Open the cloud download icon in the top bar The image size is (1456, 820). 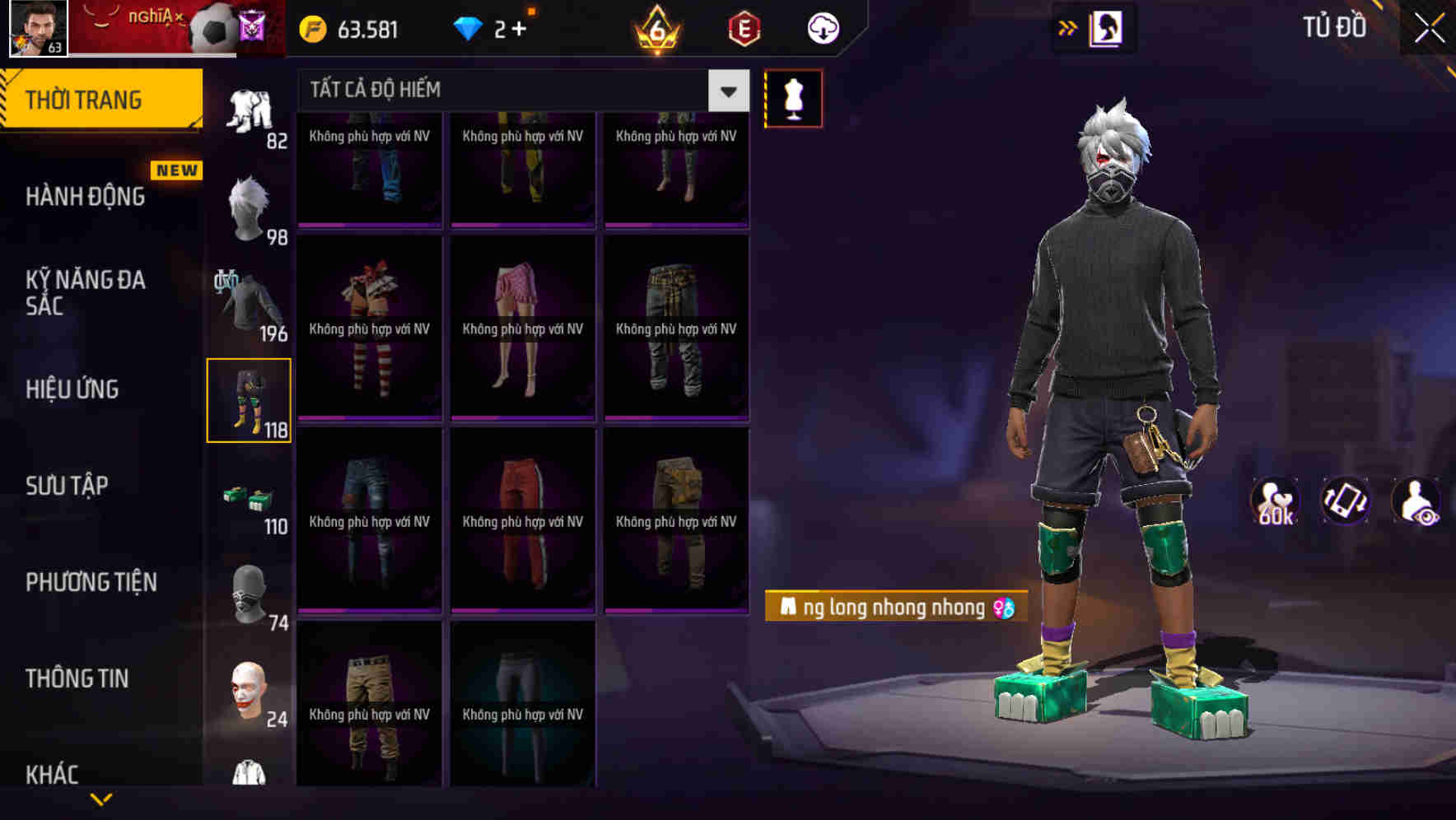[823, 27]
